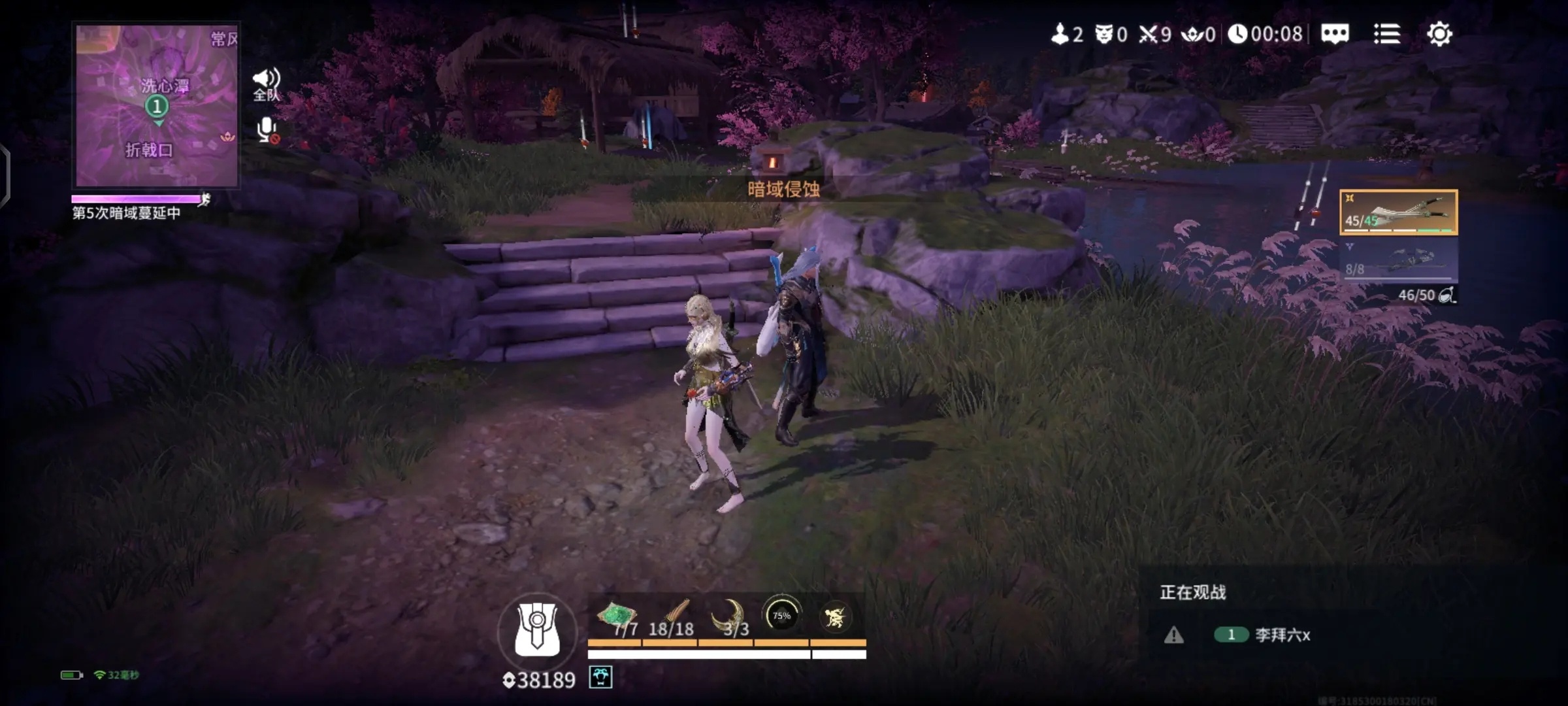Viewport: 1568px width, 706px height.
Task: Activate the golden beast ultimate skill
Action: click(x=835, y=616)
